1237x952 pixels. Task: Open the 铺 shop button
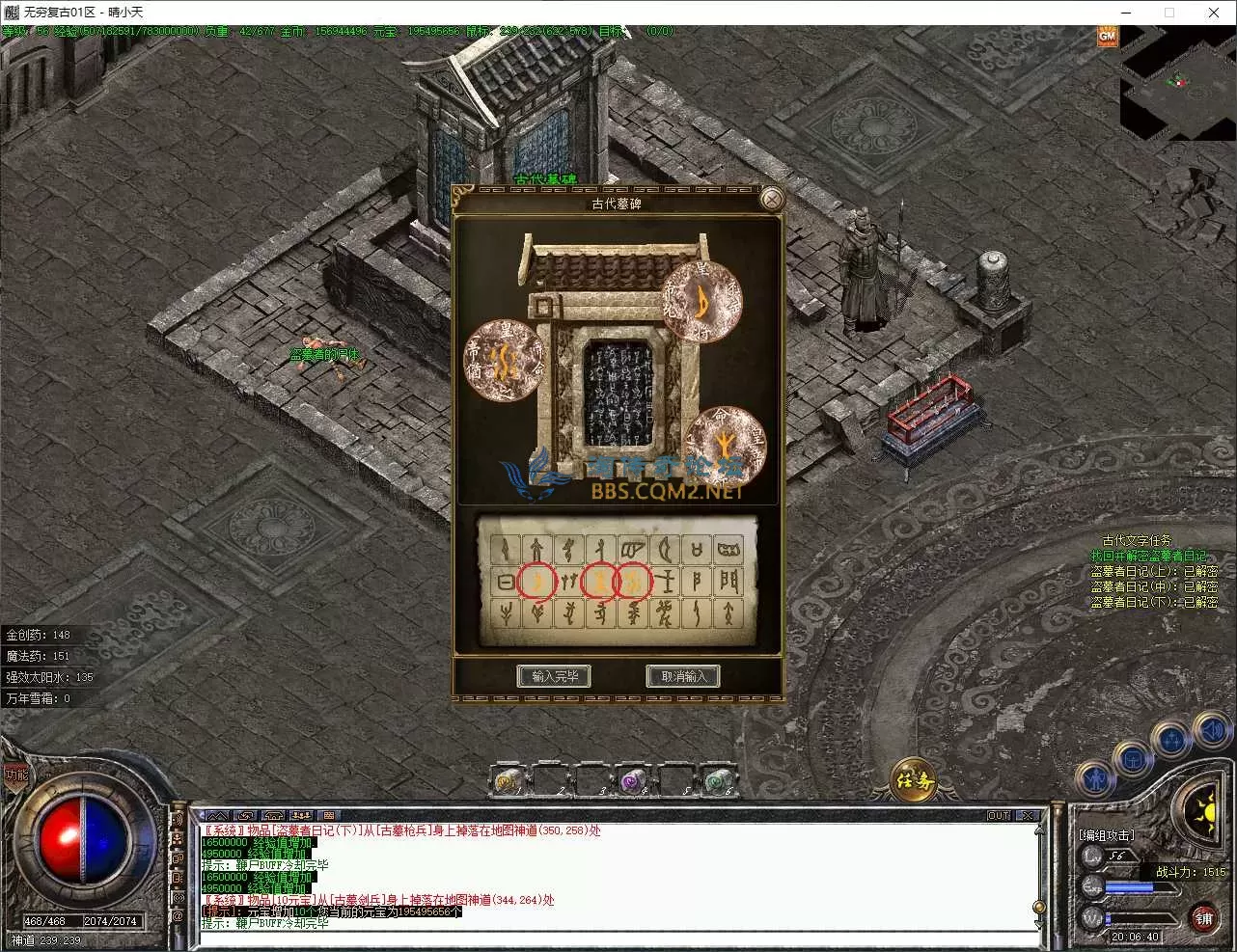1203,918
